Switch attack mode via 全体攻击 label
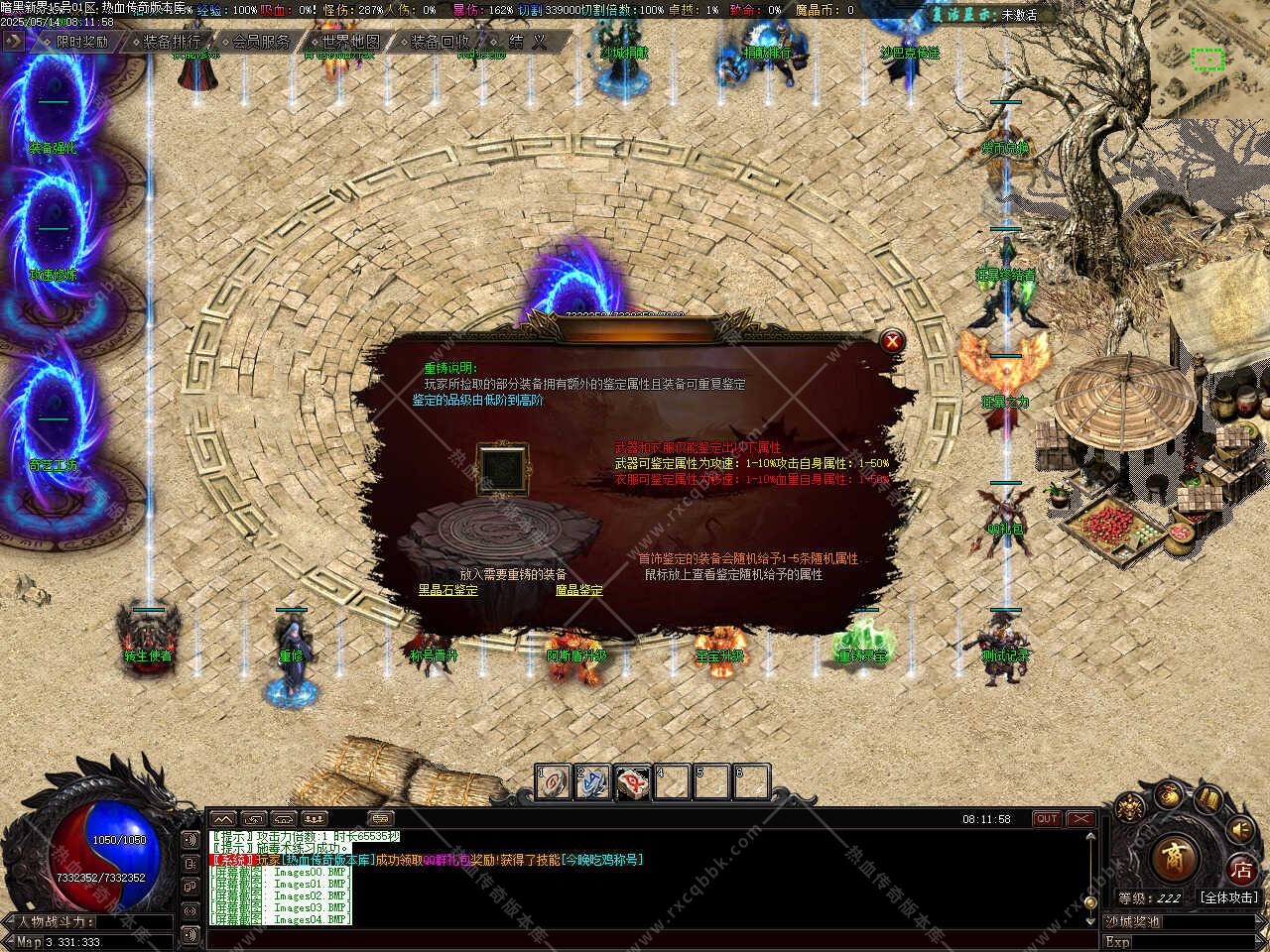The width and height of the screenshot is (1270, 952). [x=1230, y=897]
